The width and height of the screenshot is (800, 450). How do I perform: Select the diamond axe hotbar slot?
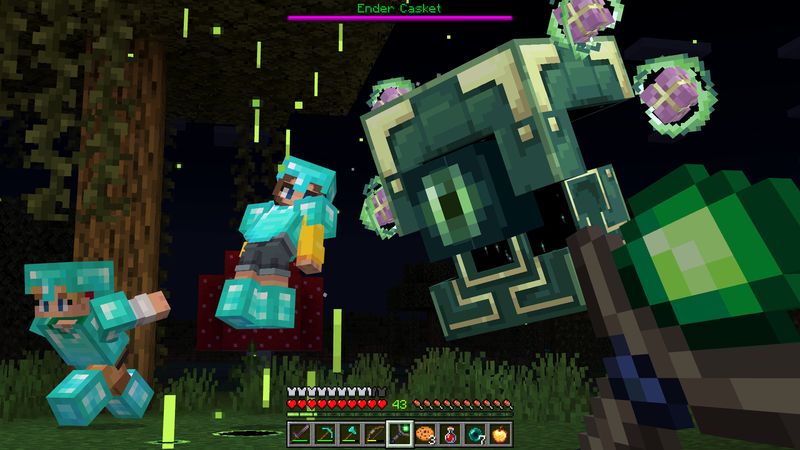[x=350, y=434]
